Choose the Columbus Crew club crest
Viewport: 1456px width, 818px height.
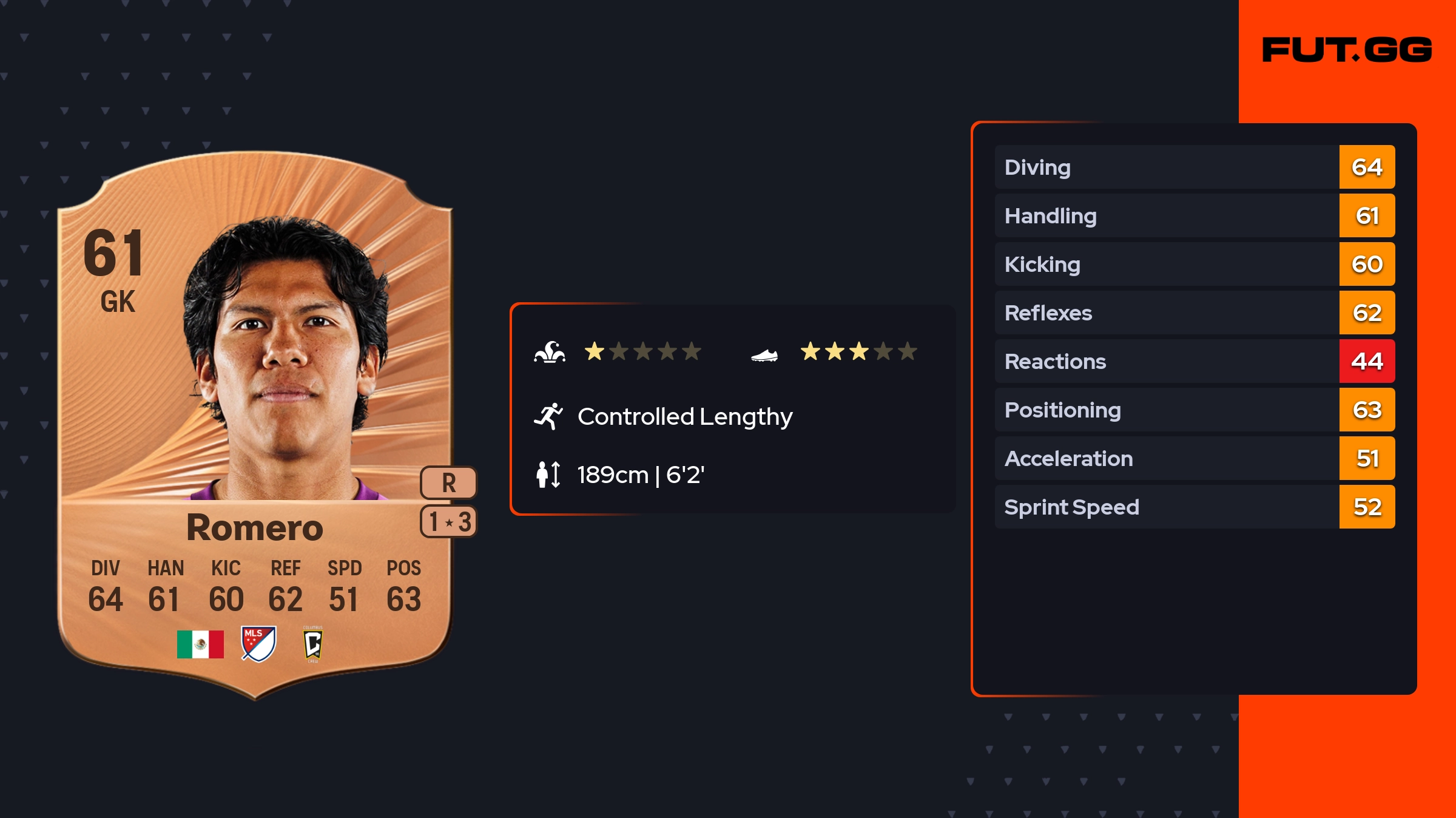click(x=313, y=644)
